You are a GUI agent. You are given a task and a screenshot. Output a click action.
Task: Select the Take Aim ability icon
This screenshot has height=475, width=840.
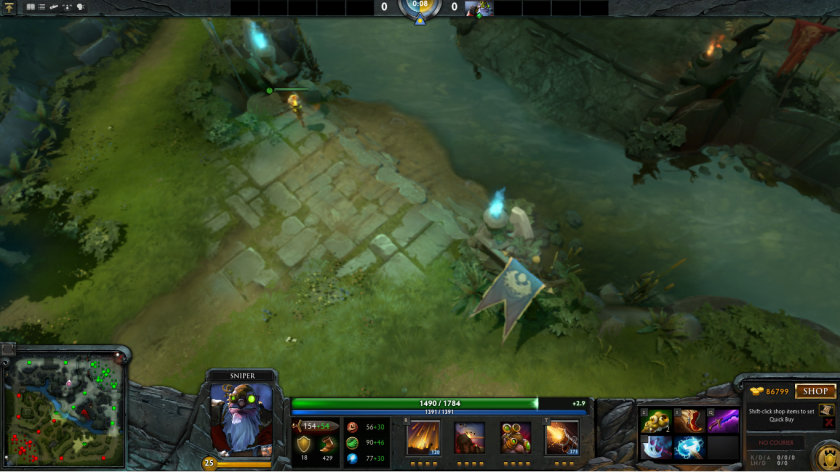(x=515, y=437)
